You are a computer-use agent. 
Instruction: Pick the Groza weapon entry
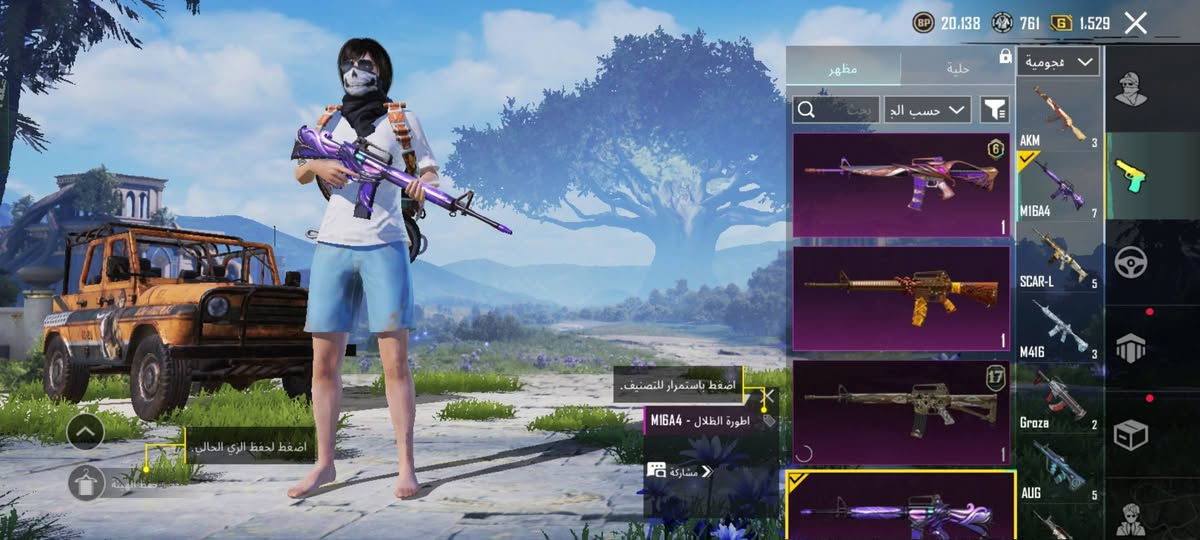tap(1060, 398)
